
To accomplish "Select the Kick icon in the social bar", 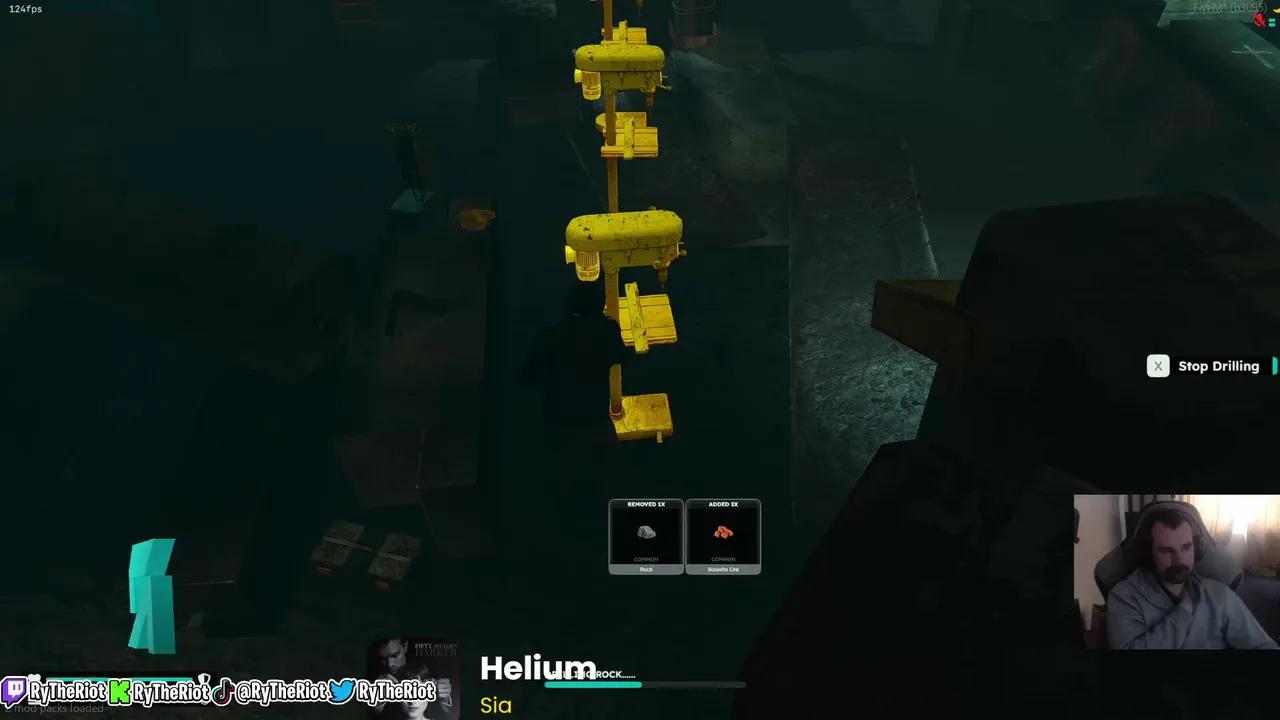I will (x=120, y=691).
